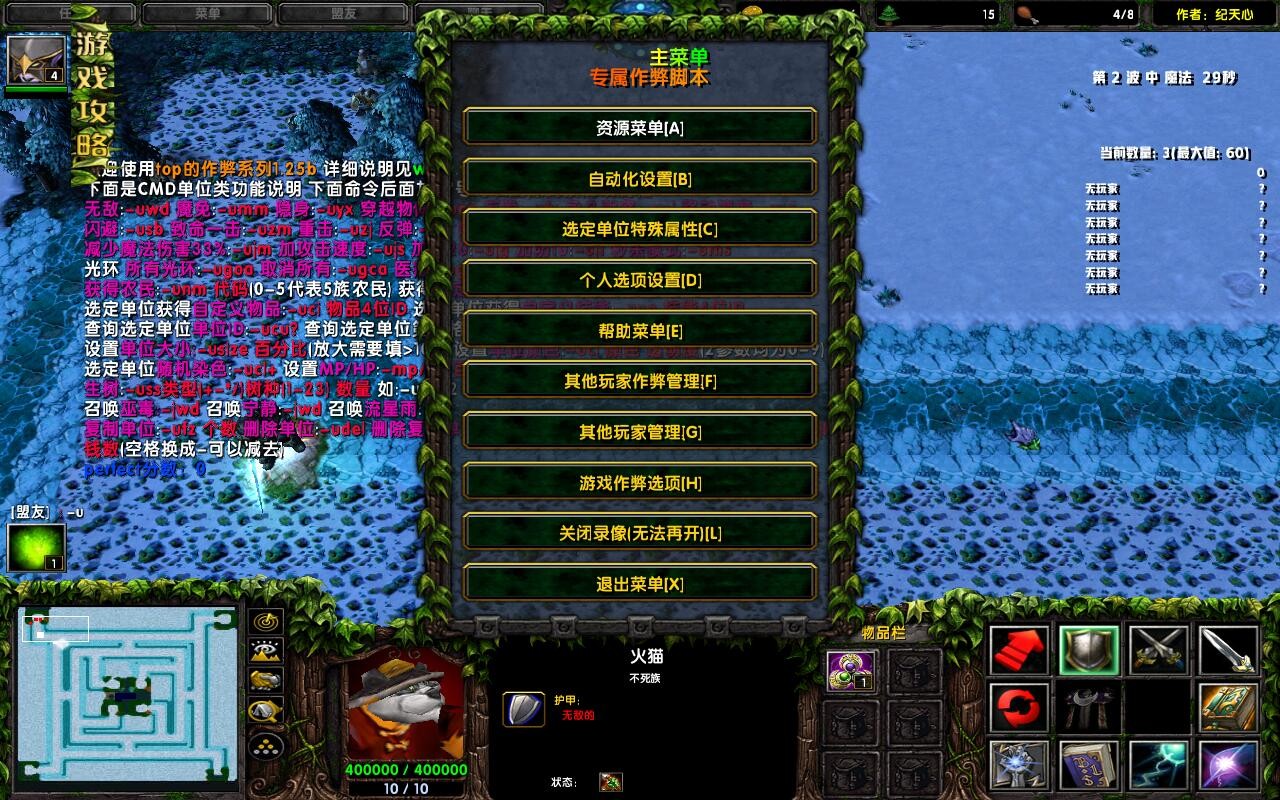Toggle the Defend shield command off

coord(1089,648)
